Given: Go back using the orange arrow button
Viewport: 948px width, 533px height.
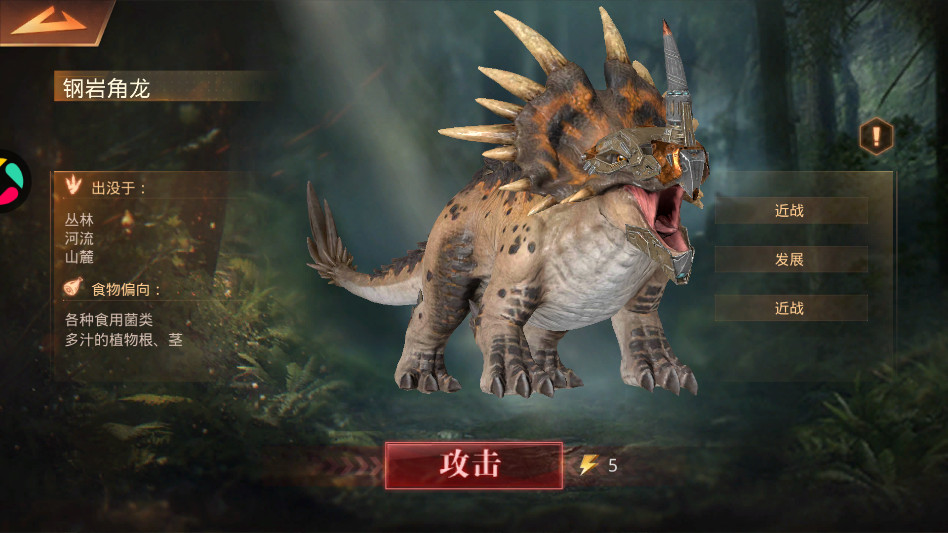Looking at the screenshot, I should (x=49, y=20).
